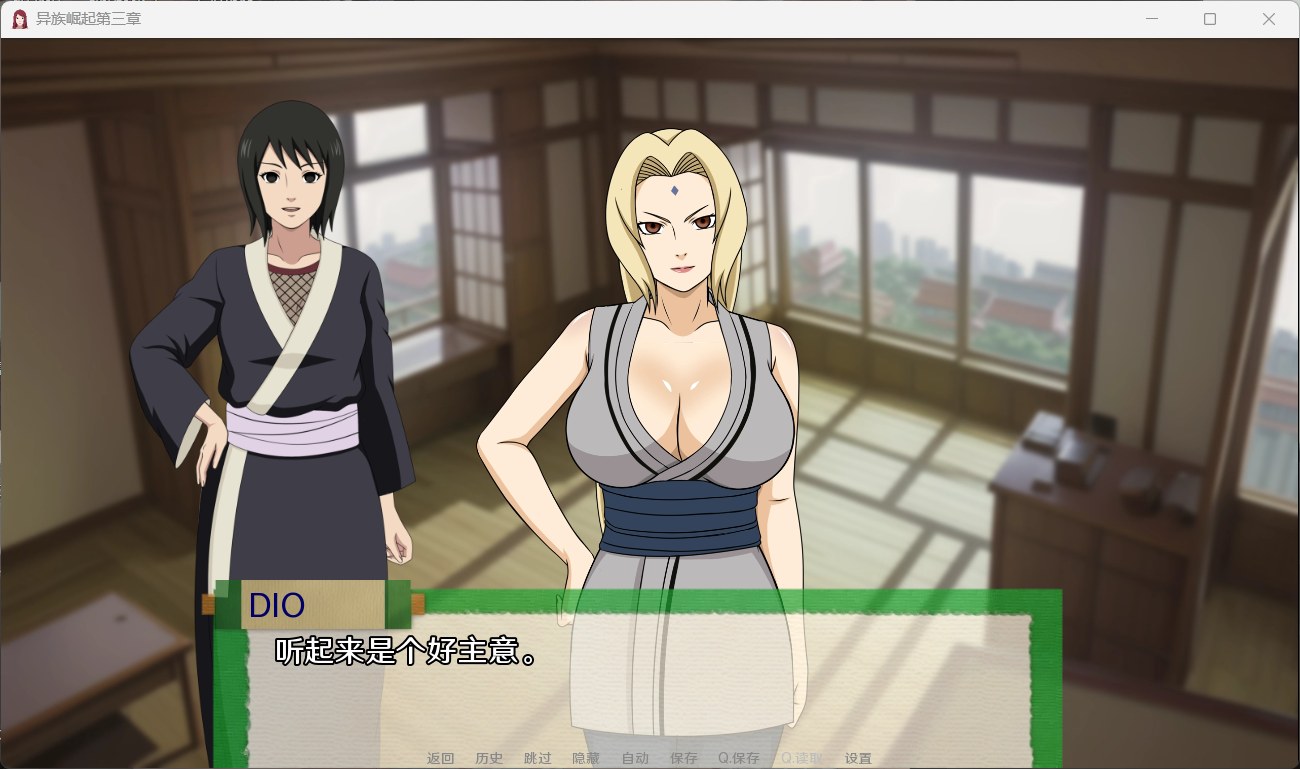This screenshot has width=1300, height=769.
Task: Hide the dialogue box with 隐藏
Action: click(x=586, y=758)
